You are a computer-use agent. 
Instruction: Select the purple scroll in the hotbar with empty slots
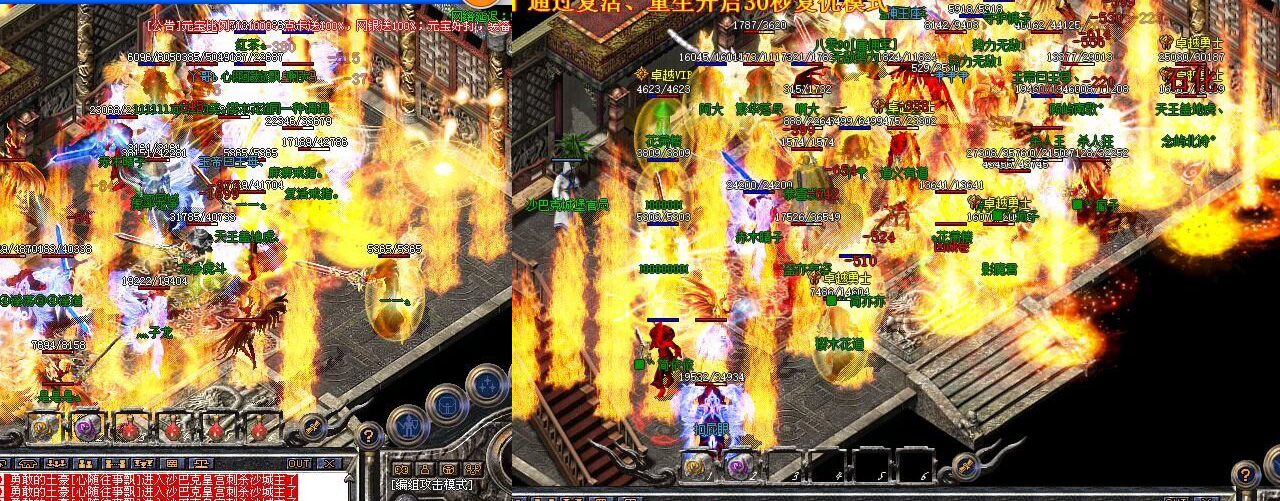[739, 465]
